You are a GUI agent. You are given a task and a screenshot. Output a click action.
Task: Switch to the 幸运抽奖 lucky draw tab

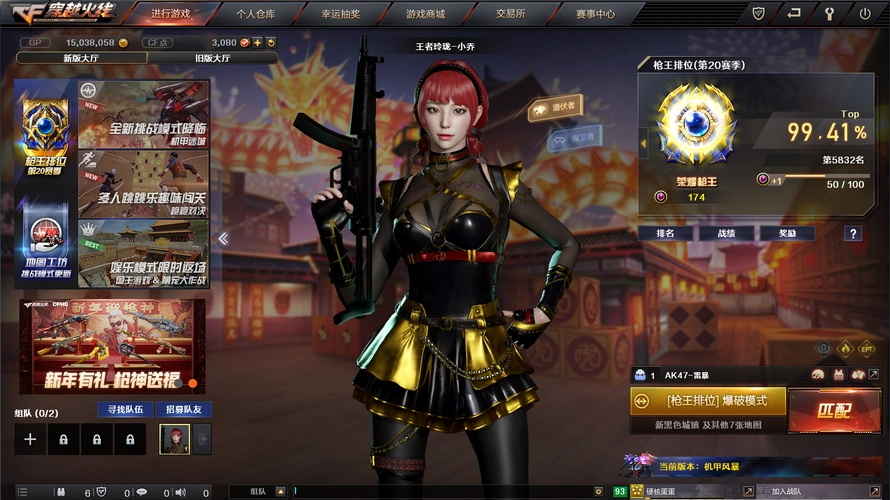pyautogui.click(x=342, y=14)
